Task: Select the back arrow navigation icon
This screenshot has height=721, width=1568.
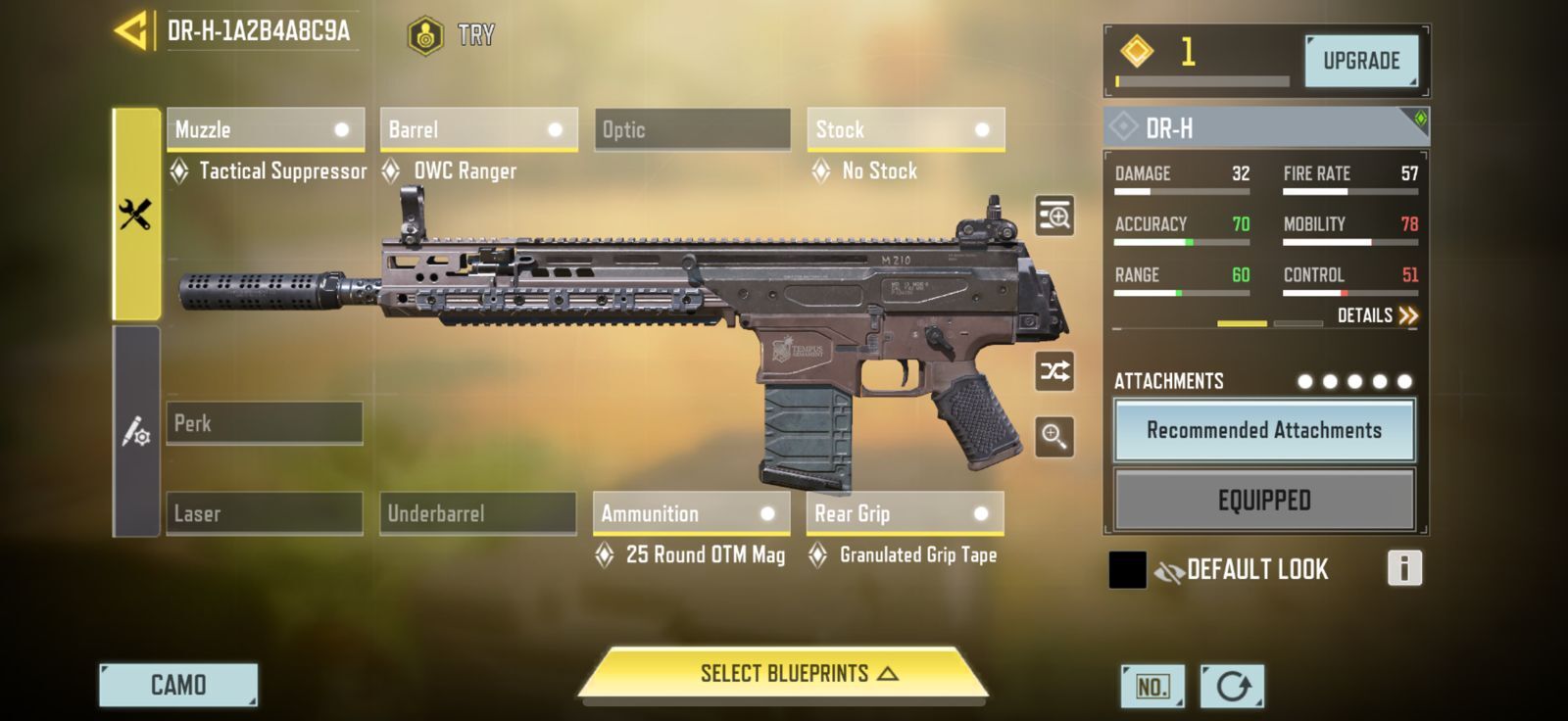Action: (x=130, y=29)
